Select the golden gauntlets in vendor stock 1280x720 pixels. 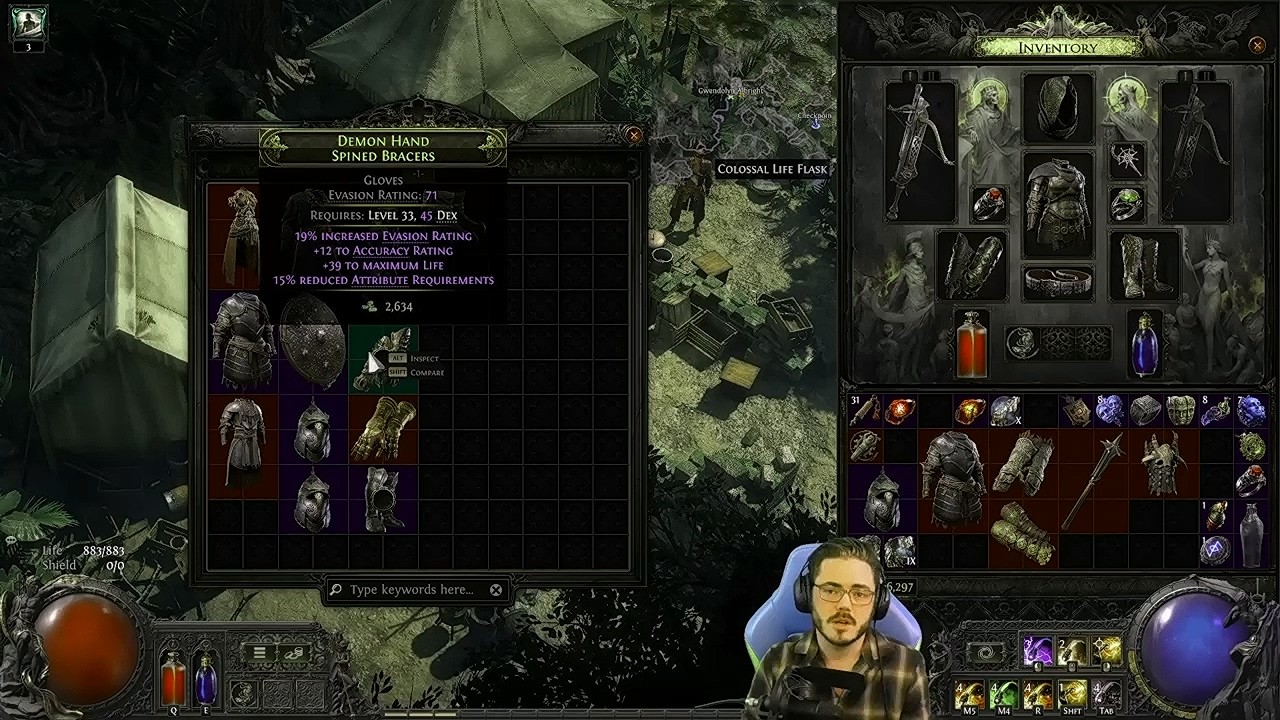pyautogui.click(x=383, y=429)
